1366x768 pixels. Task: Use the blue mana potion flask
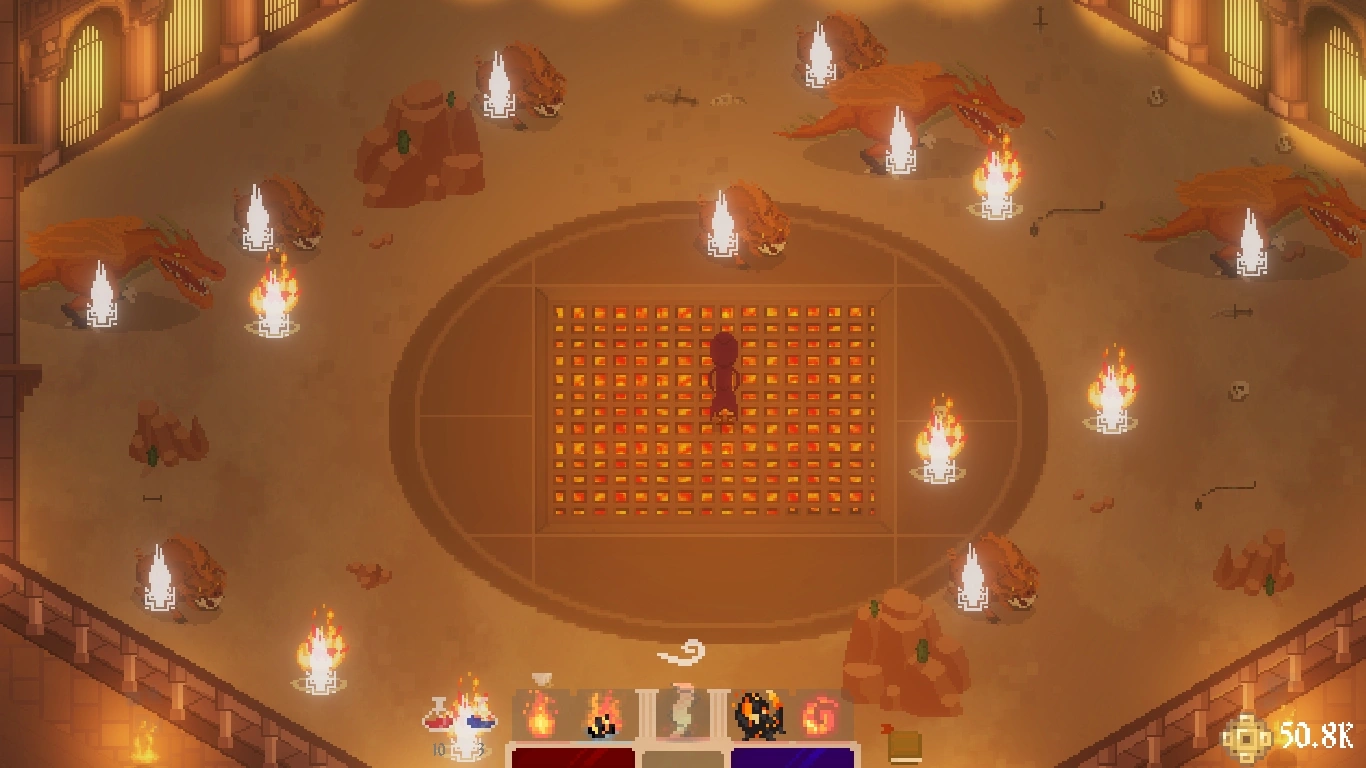pos(483,716)
